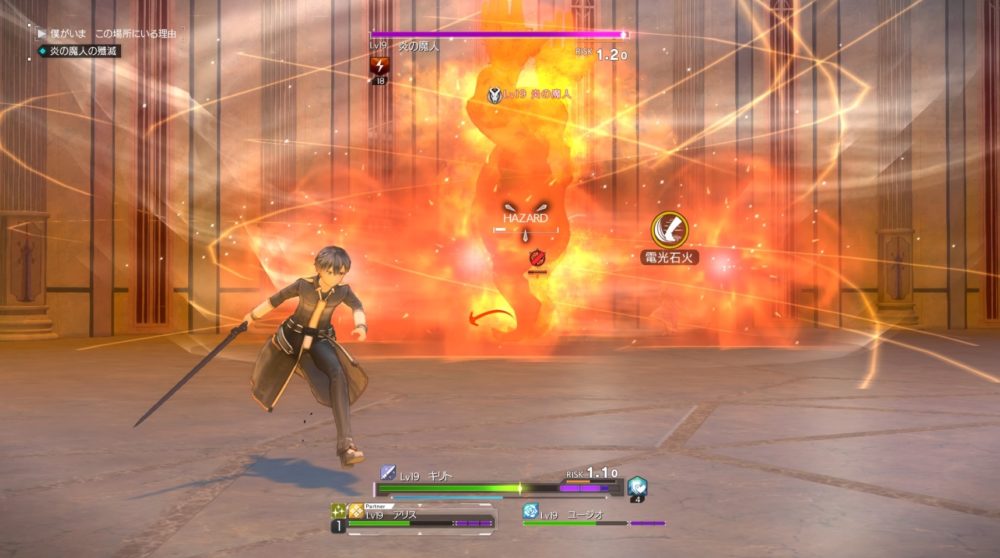1000x558 pixels.
Task: Select Kirito's sword weapon icon
Action: (388, 473)
